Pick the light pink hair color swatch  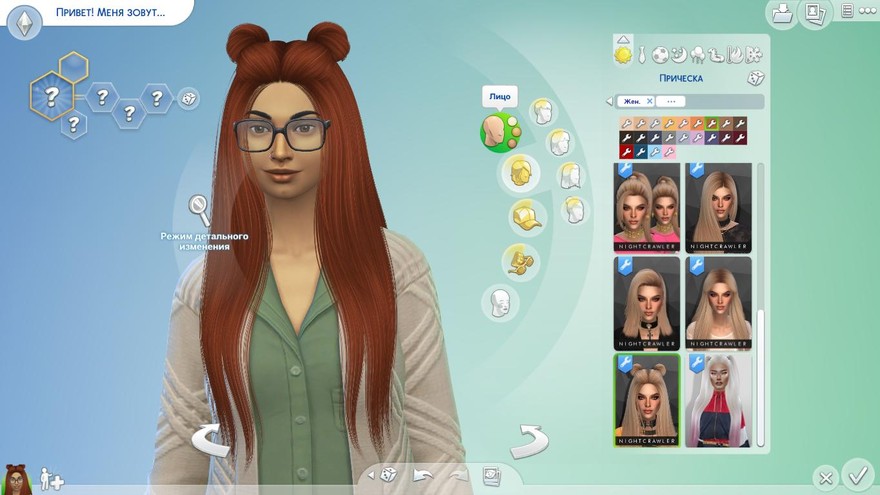[x=669, y=152]
